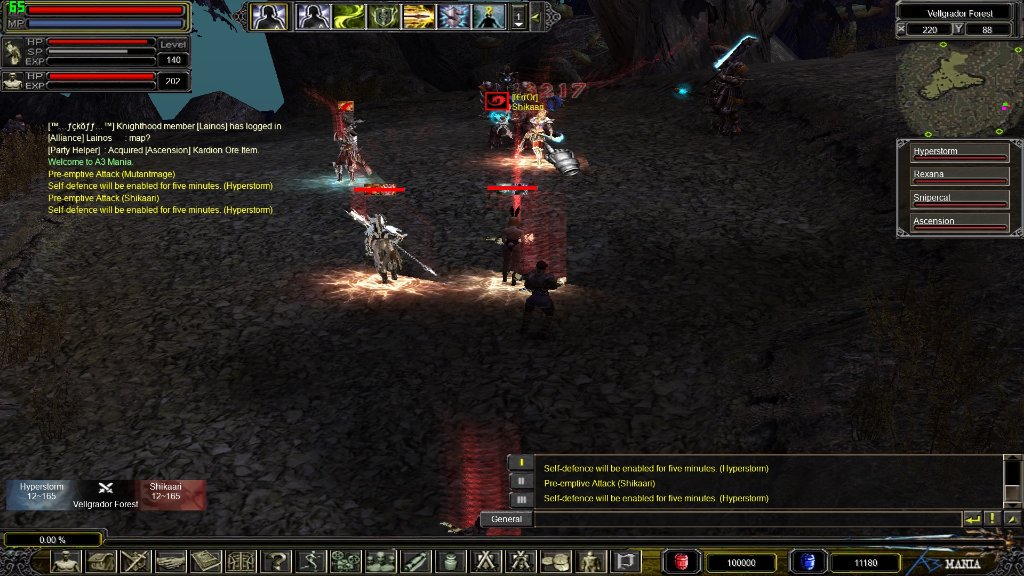Image resolution: width=1024 pixels, height=576 pixels.
Task: Switch to chat tab I
Action: [520, 462]
